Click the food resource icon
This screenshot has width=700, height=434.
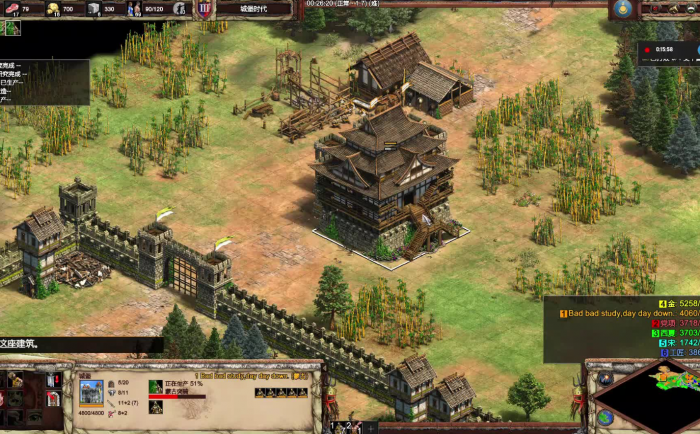tap(13, 9)
